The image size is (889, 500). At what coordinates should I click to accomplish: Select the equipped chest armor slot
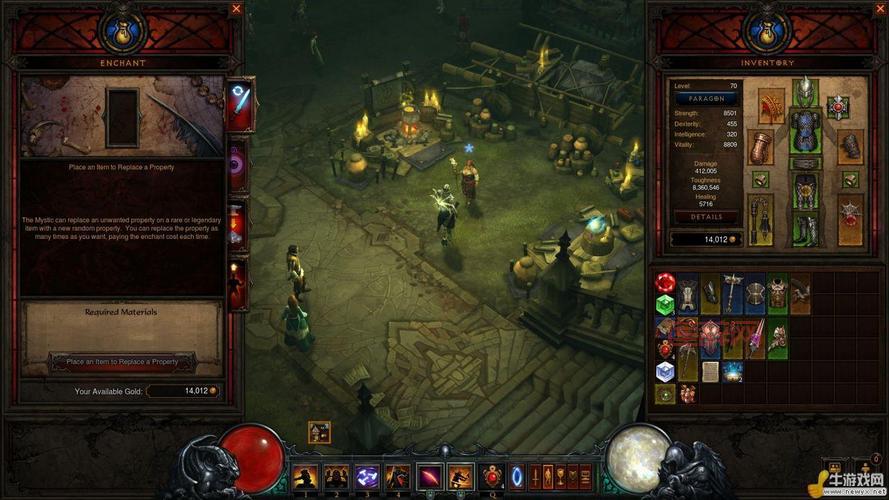point(804,129)
